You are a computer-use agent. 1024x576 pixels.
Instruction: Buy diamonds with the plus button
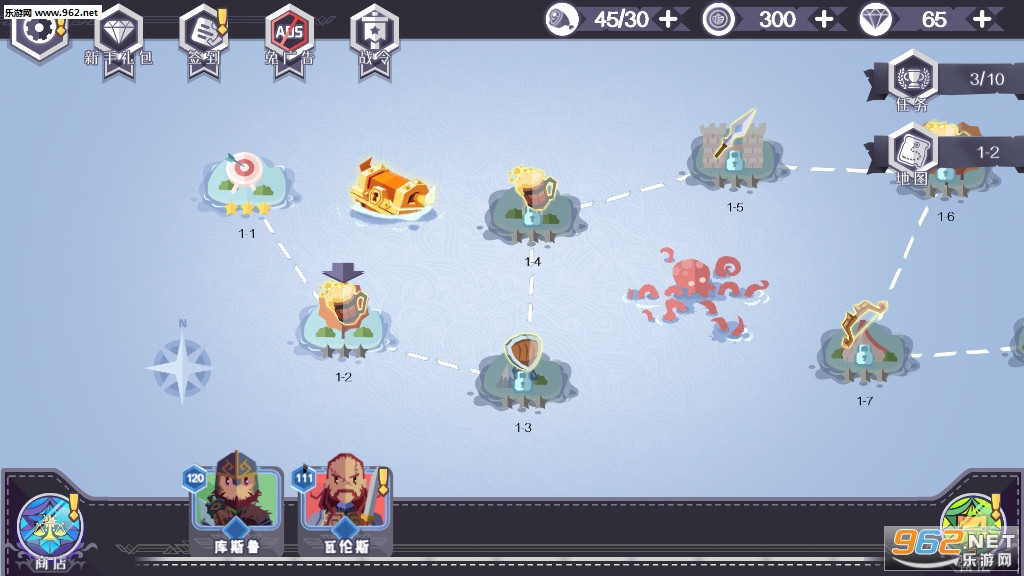(x=982, y=19)
